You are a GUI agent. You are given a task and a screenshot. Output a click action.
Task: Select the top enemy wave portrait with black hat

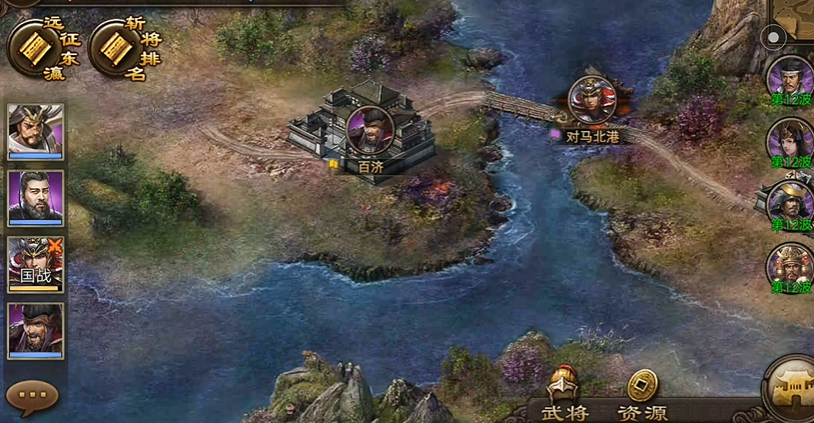790,78
